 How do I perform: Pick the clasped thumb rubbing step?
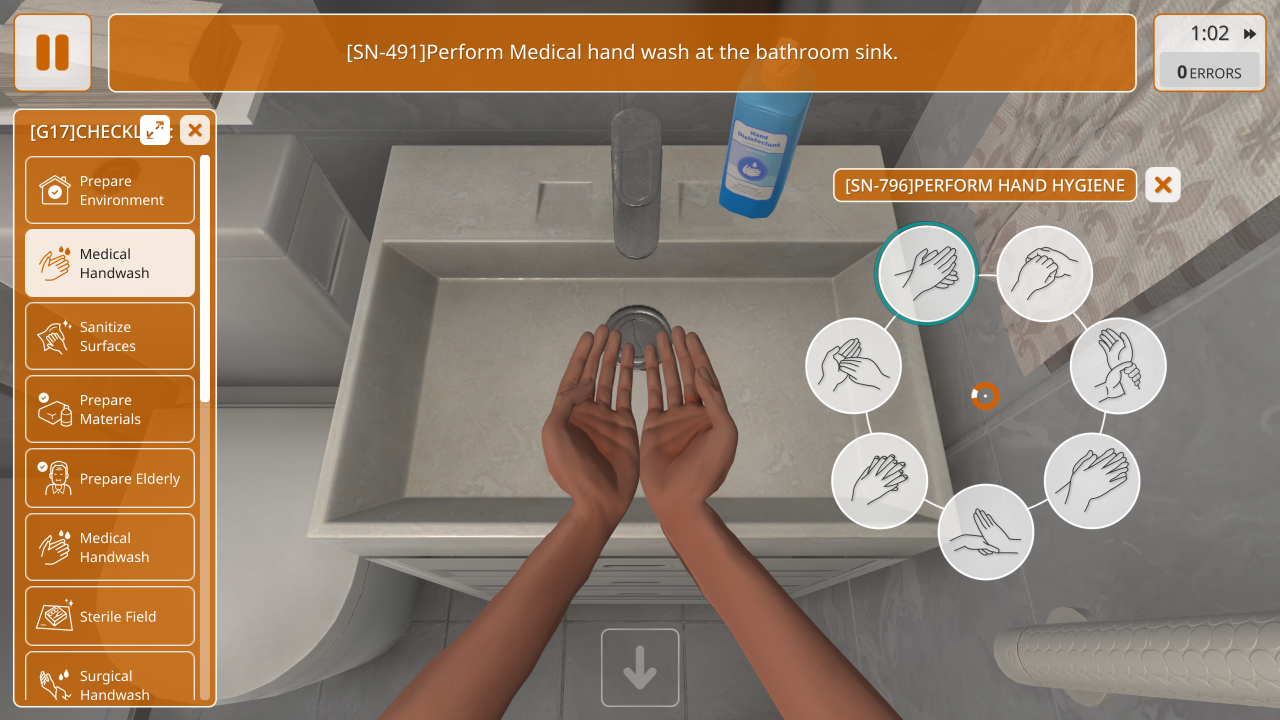(x=1045, y=273)
